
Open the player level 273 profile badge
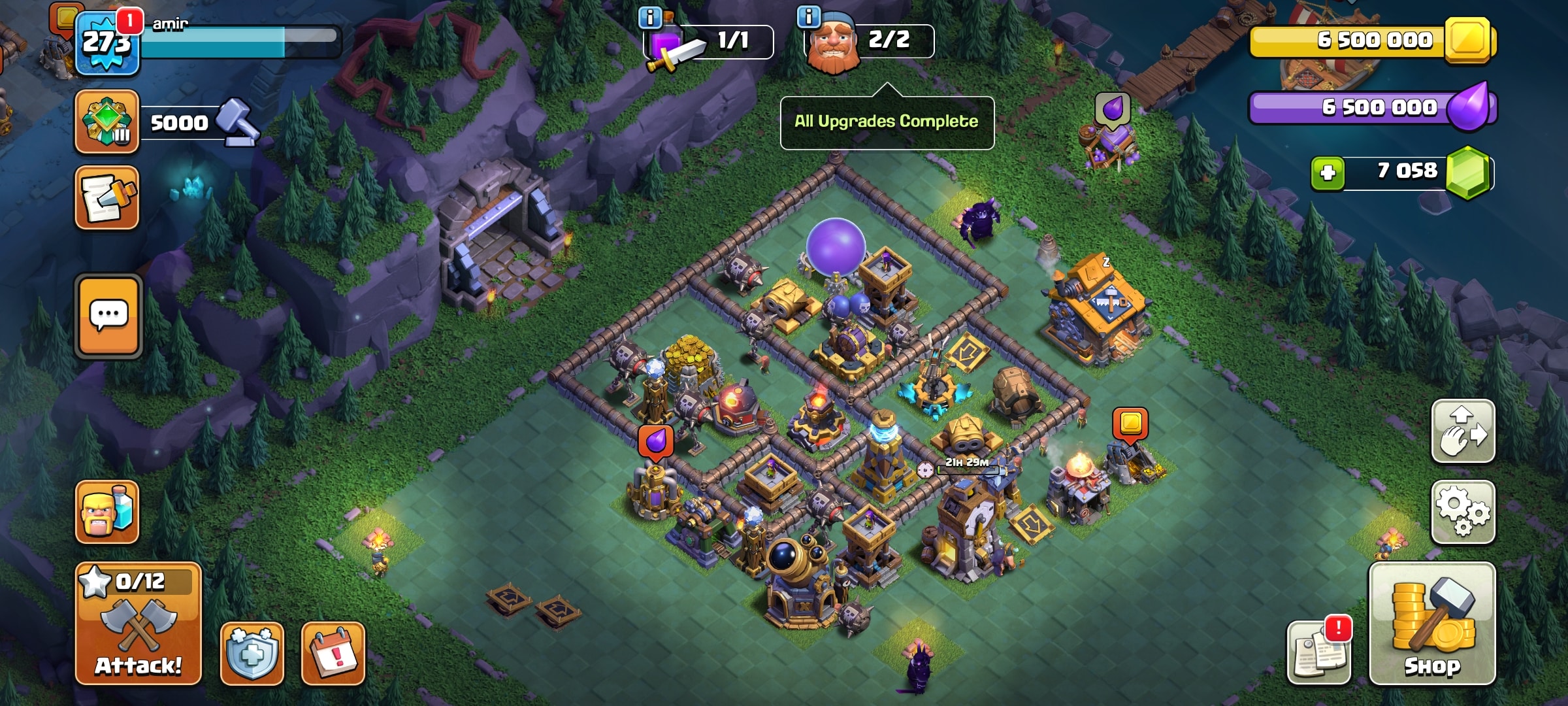coord(106,43)
